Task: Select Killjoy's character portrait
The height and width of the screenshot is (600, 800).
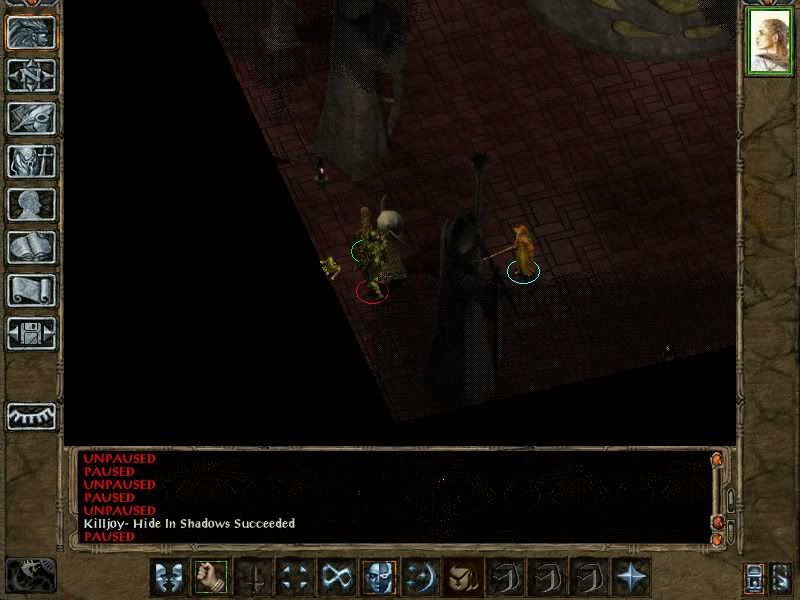Action: click(769, 42)
